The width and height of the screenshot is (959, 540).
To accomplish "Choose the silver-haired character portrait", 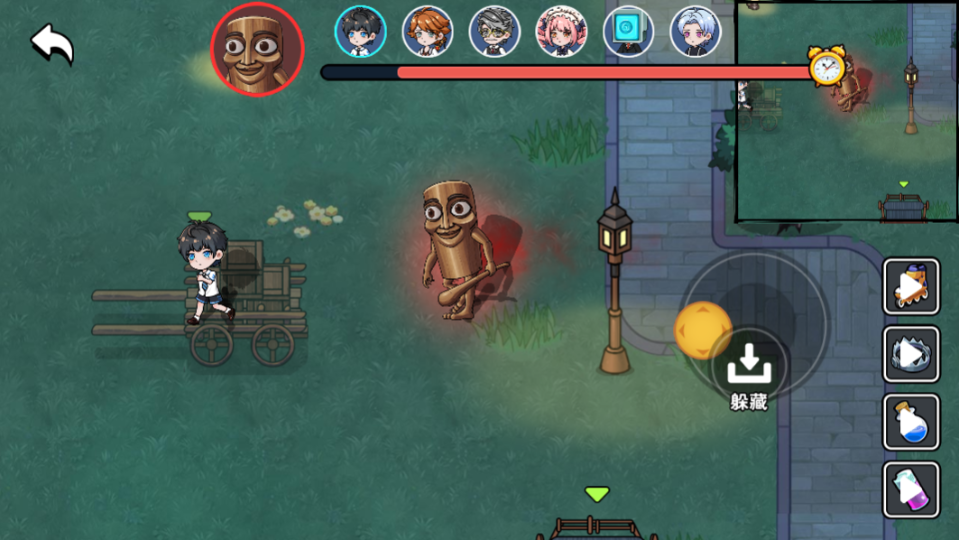I will (x=695, y=32).
